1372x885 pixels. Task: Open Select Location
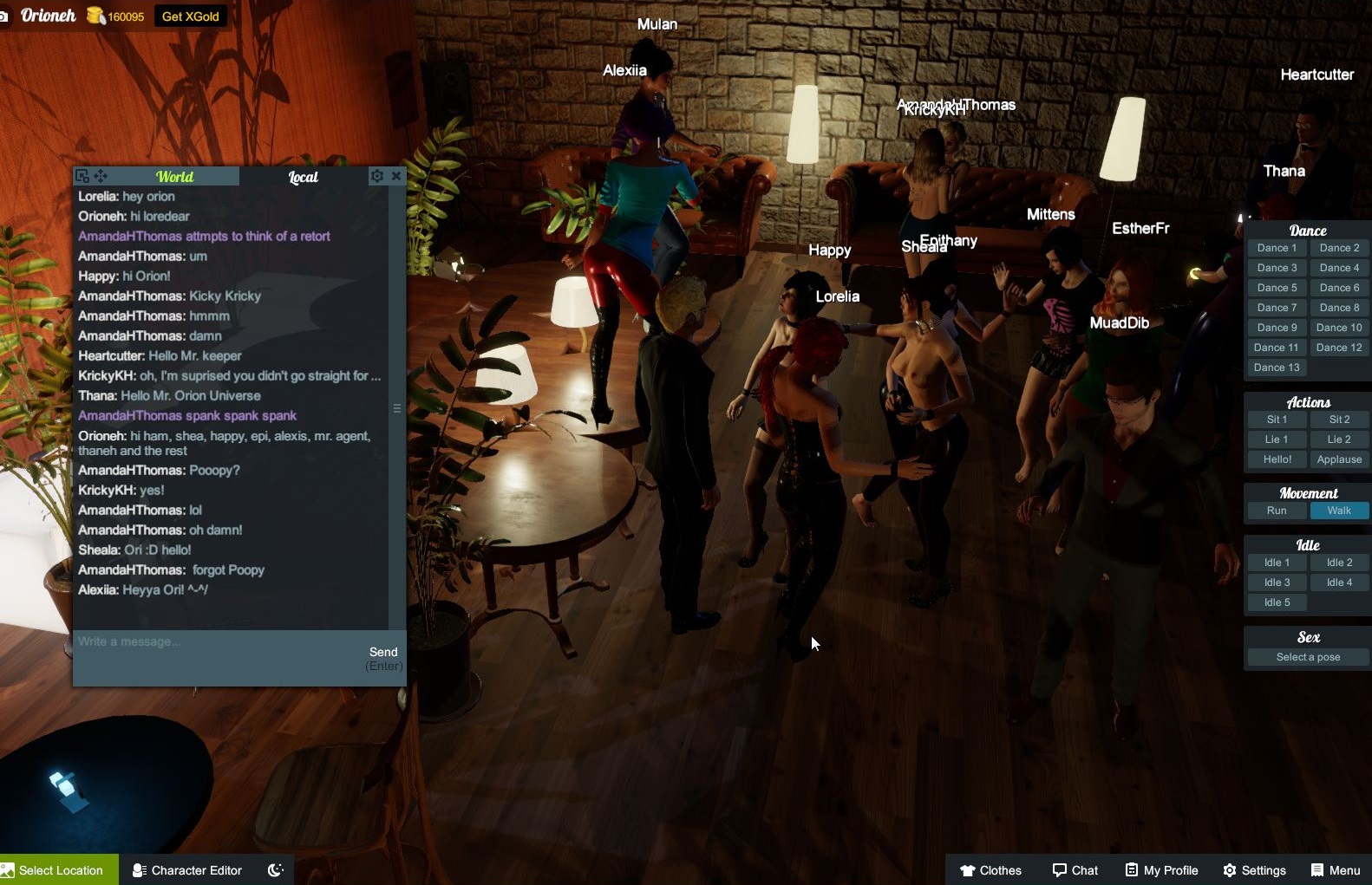pyautogui.click(x=56, y=869)
